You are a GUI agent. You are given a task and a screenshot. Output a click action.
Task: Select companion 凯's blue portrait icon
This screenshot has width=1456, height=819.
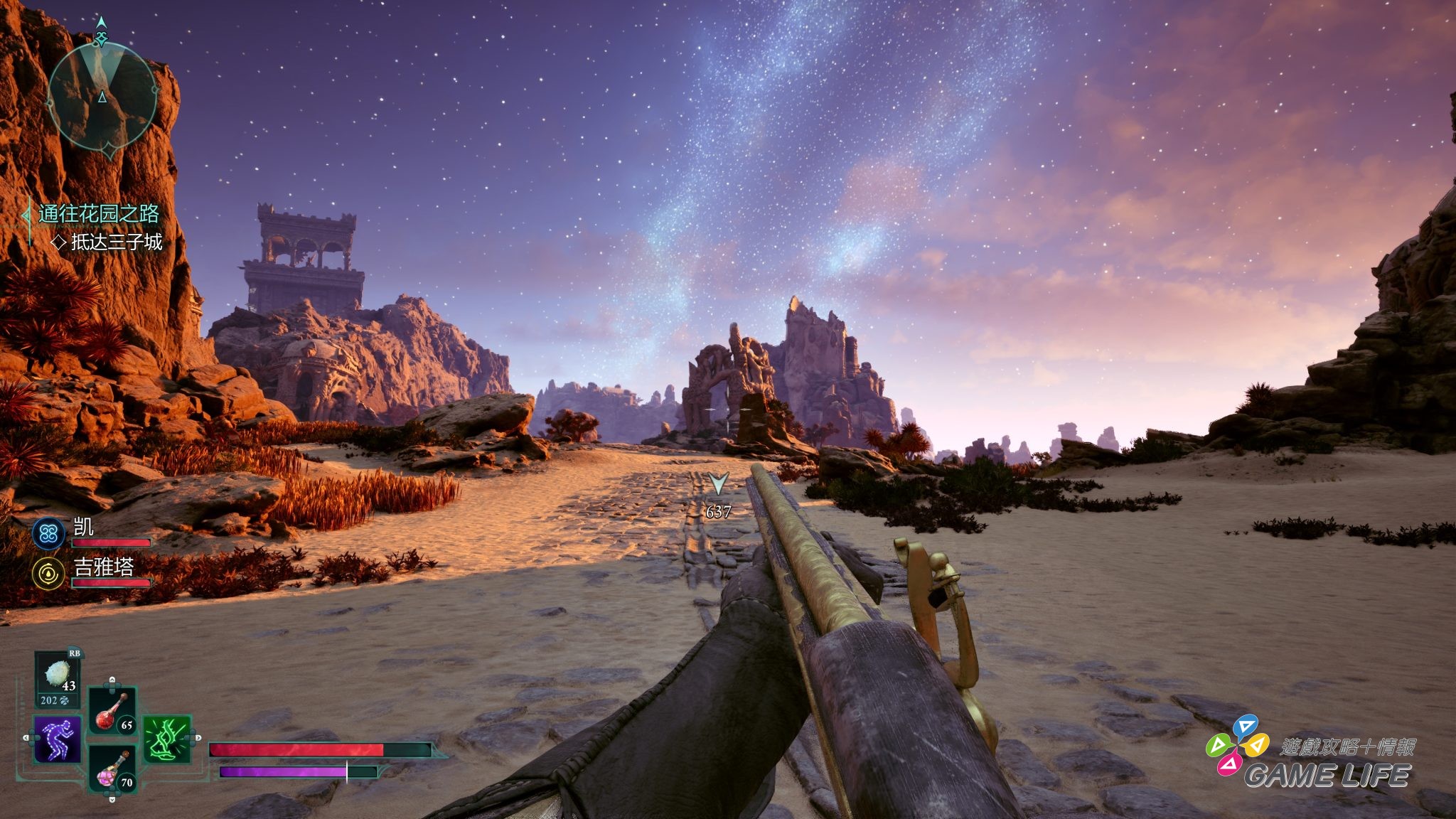coord(48,533)
